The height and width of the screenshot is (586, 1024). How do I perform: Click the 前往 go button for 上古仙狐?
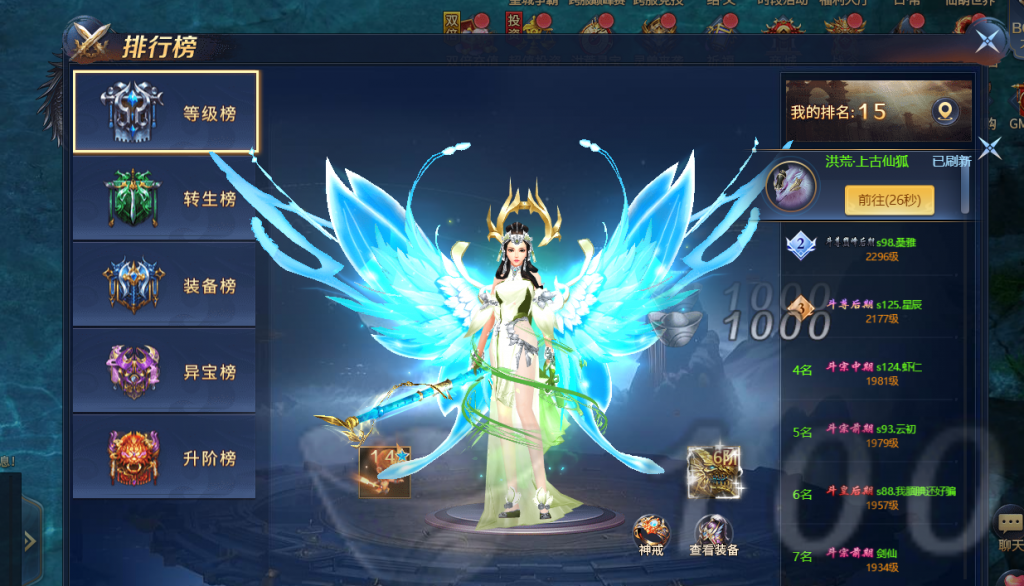click(889, 199)
